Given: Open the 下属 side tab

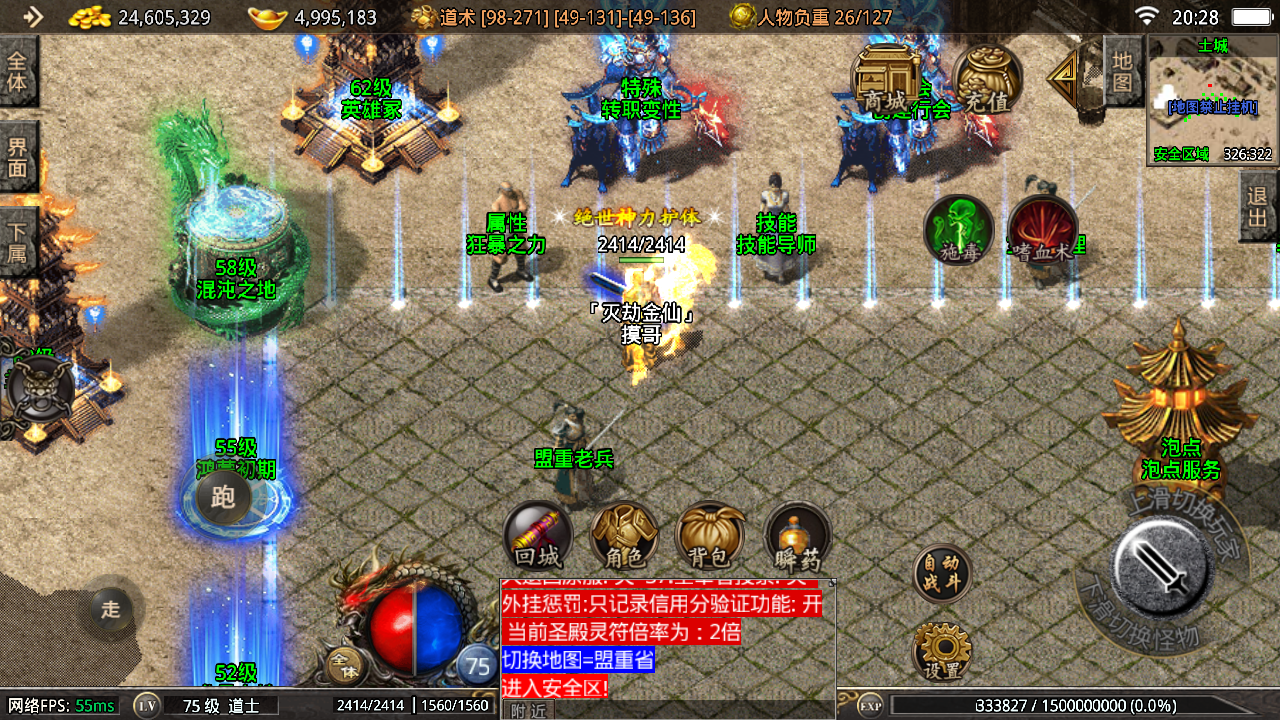Looking at the screenshot, I should [x=18, y=241].
